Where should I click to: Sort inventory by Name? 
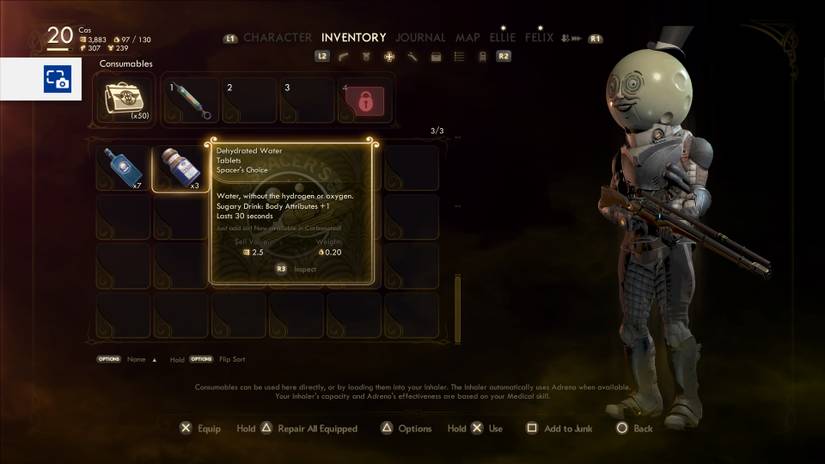point(136,359)
